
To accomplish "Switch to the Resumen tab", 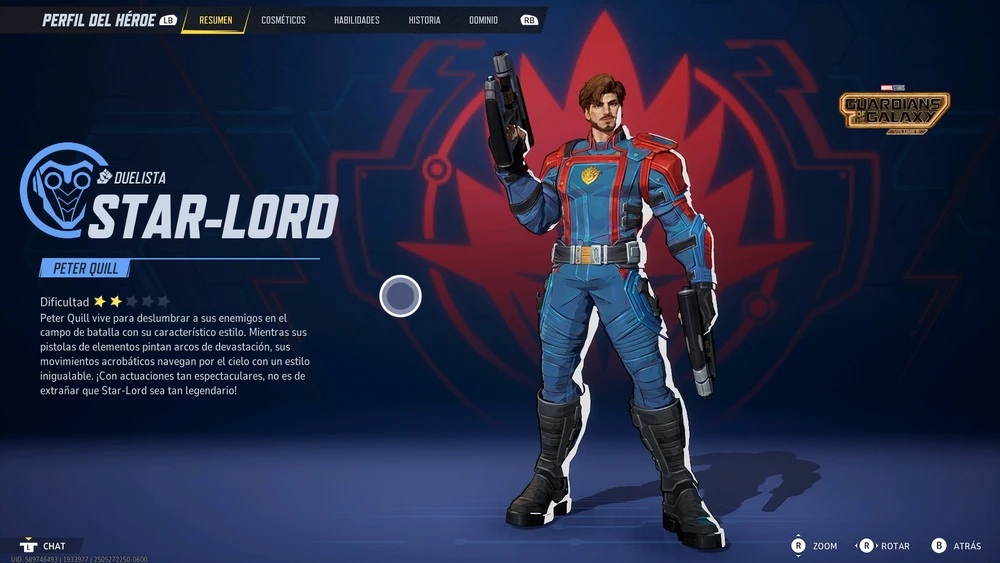I will 215,20.
